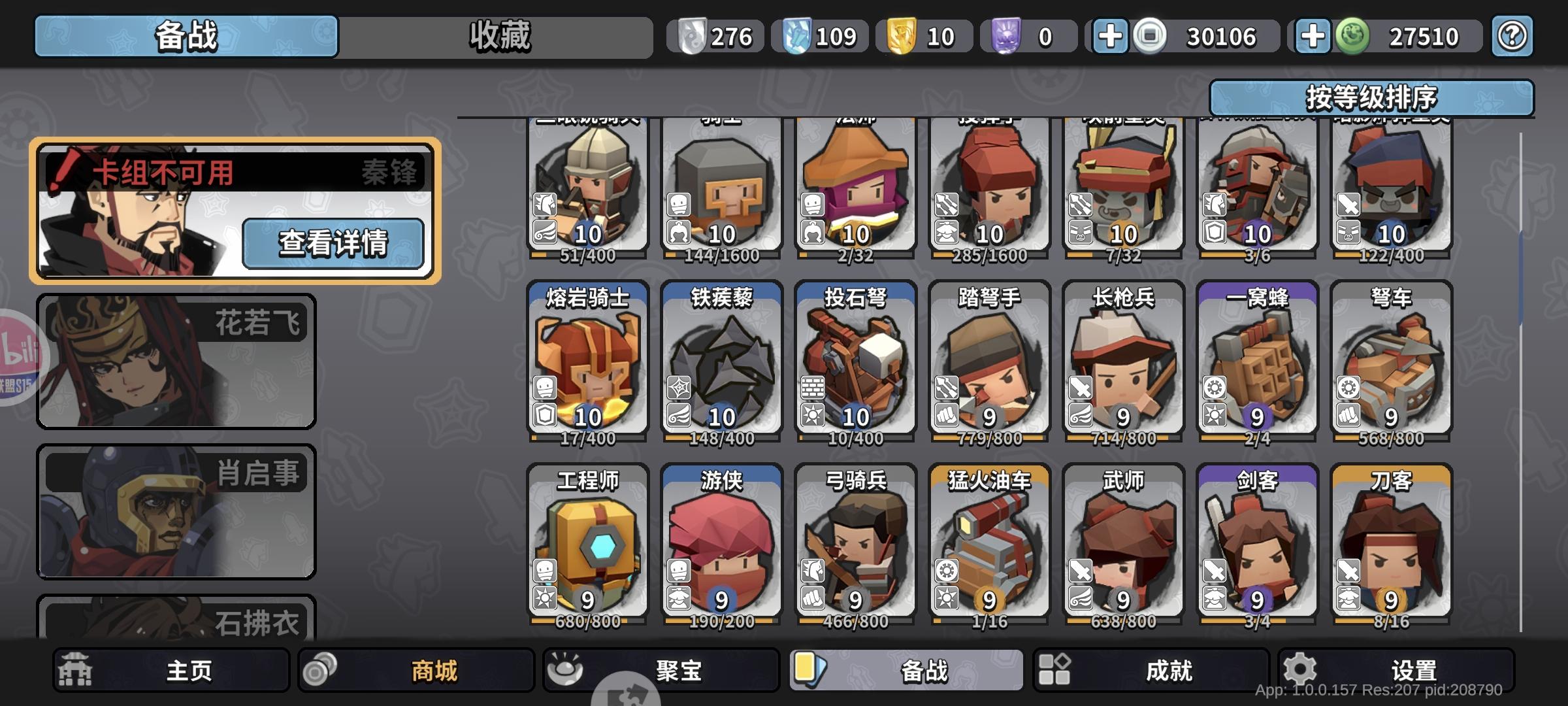Open help via the question mark icon
This screenshot has width=1568, height=706.
point(1511,37)
